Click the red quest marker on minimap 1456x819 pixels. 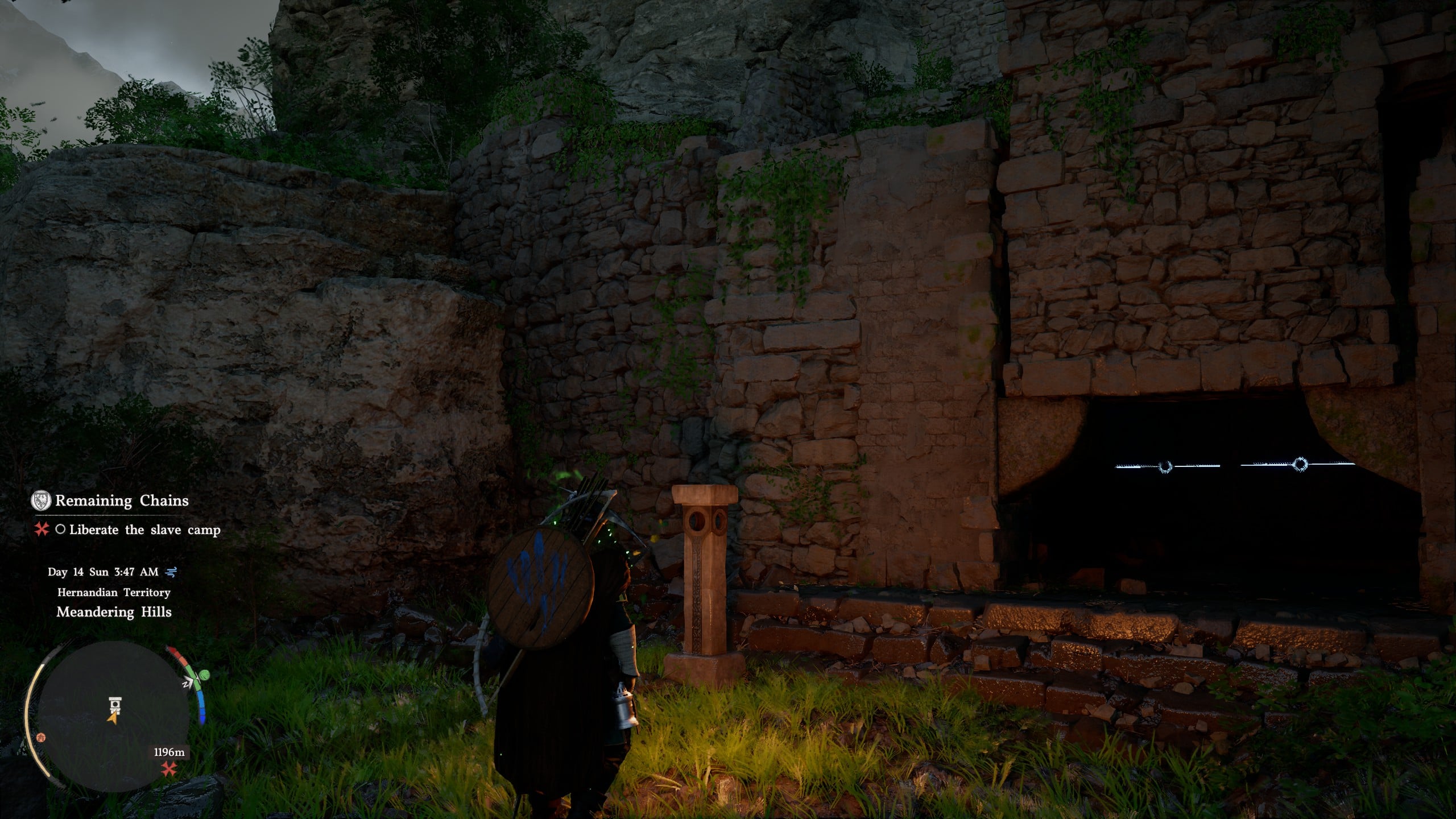click(x=168, y=770)
